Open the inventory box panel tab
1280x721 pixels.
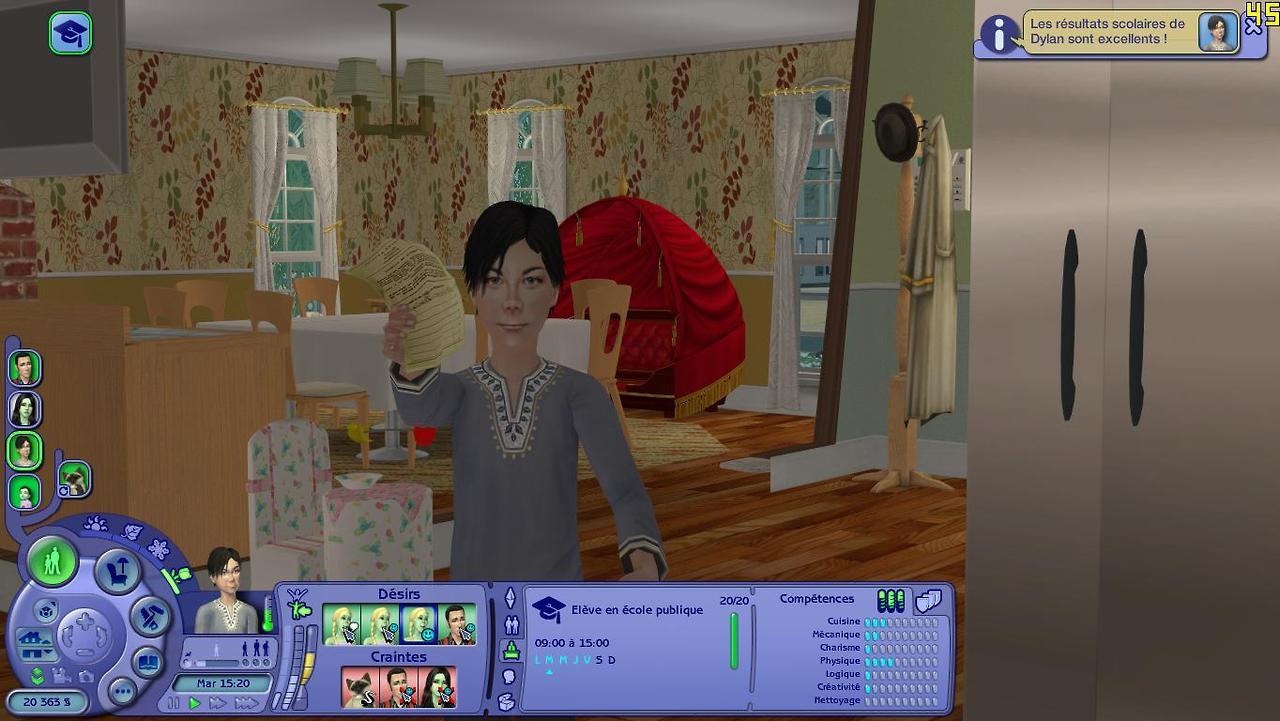[506, 701]
